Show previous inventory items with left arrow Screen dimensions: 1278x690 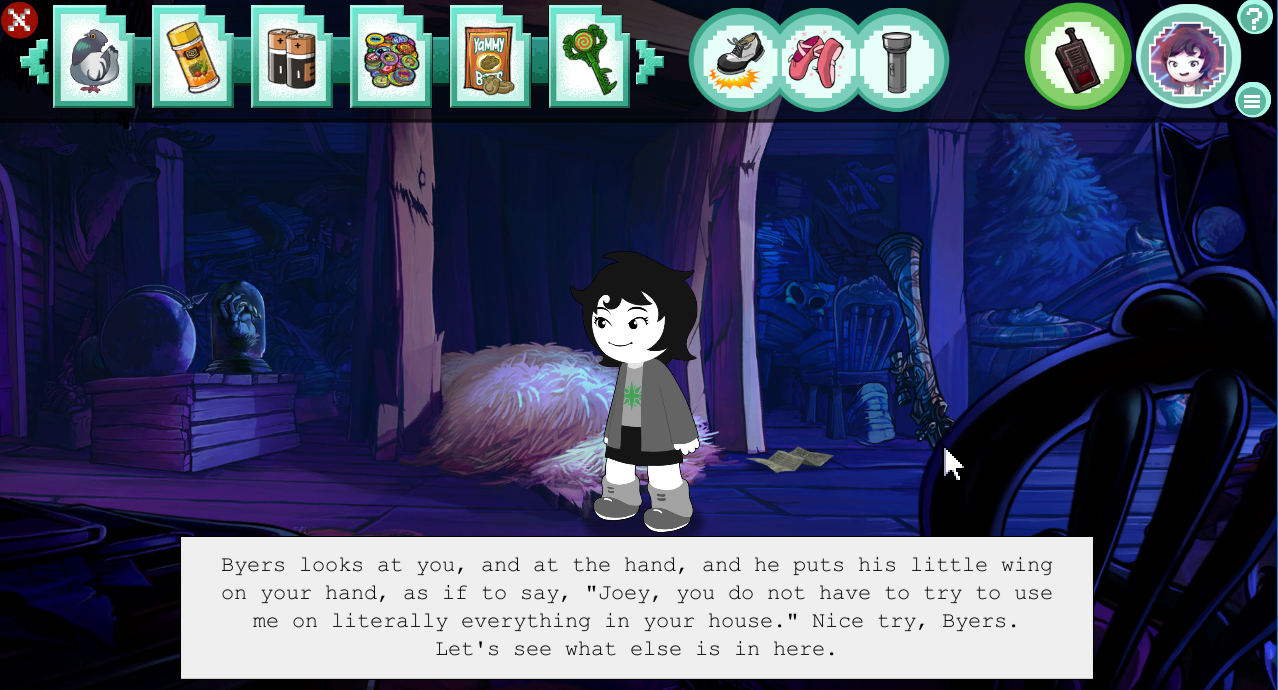pos(35,60)
